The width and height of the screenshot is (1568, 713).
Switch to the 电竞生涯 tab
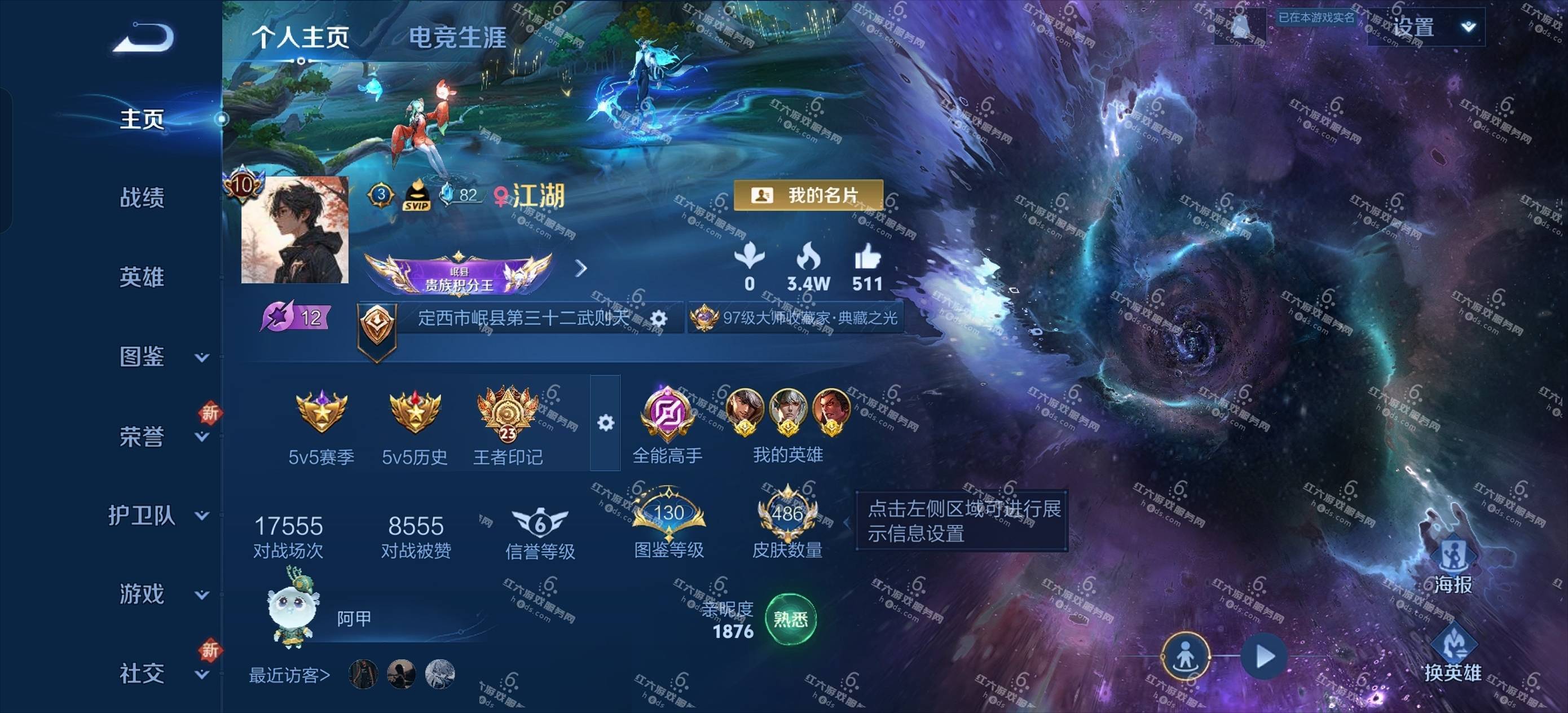pos(456,37)
